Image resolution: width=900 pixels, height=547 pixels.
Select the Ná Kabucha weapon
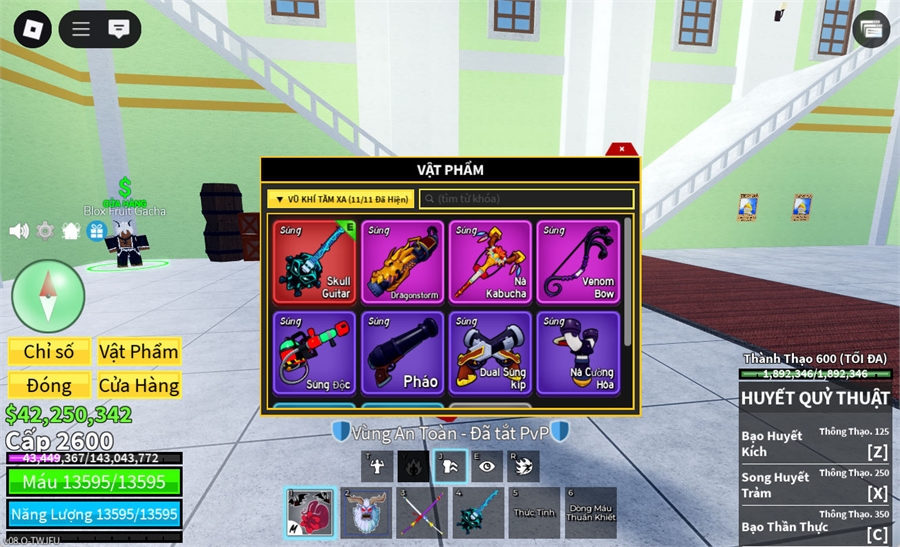(x=490, y=261)
